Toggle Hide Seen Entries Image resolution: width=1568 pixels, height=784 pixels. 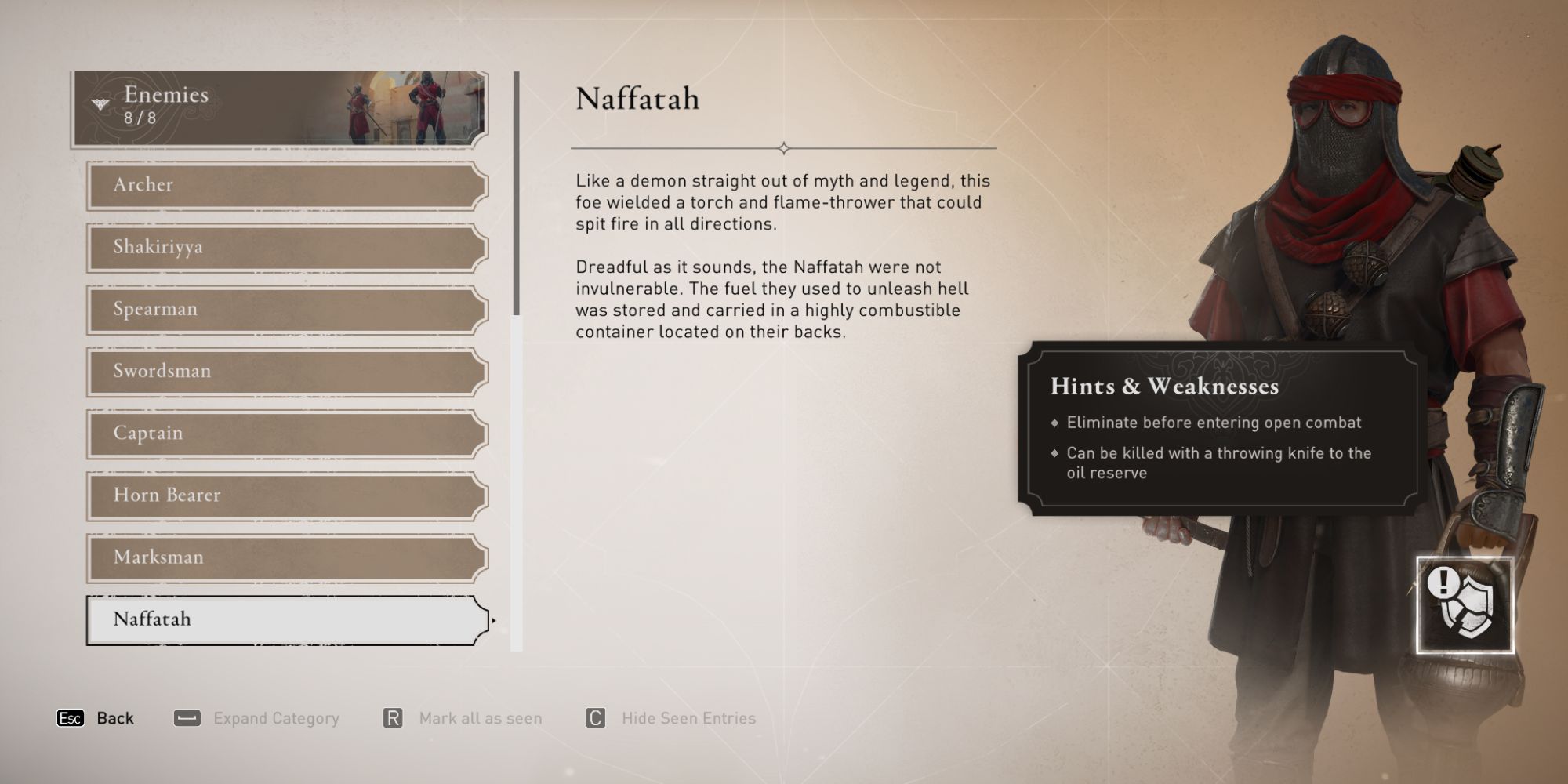(687, 717)
